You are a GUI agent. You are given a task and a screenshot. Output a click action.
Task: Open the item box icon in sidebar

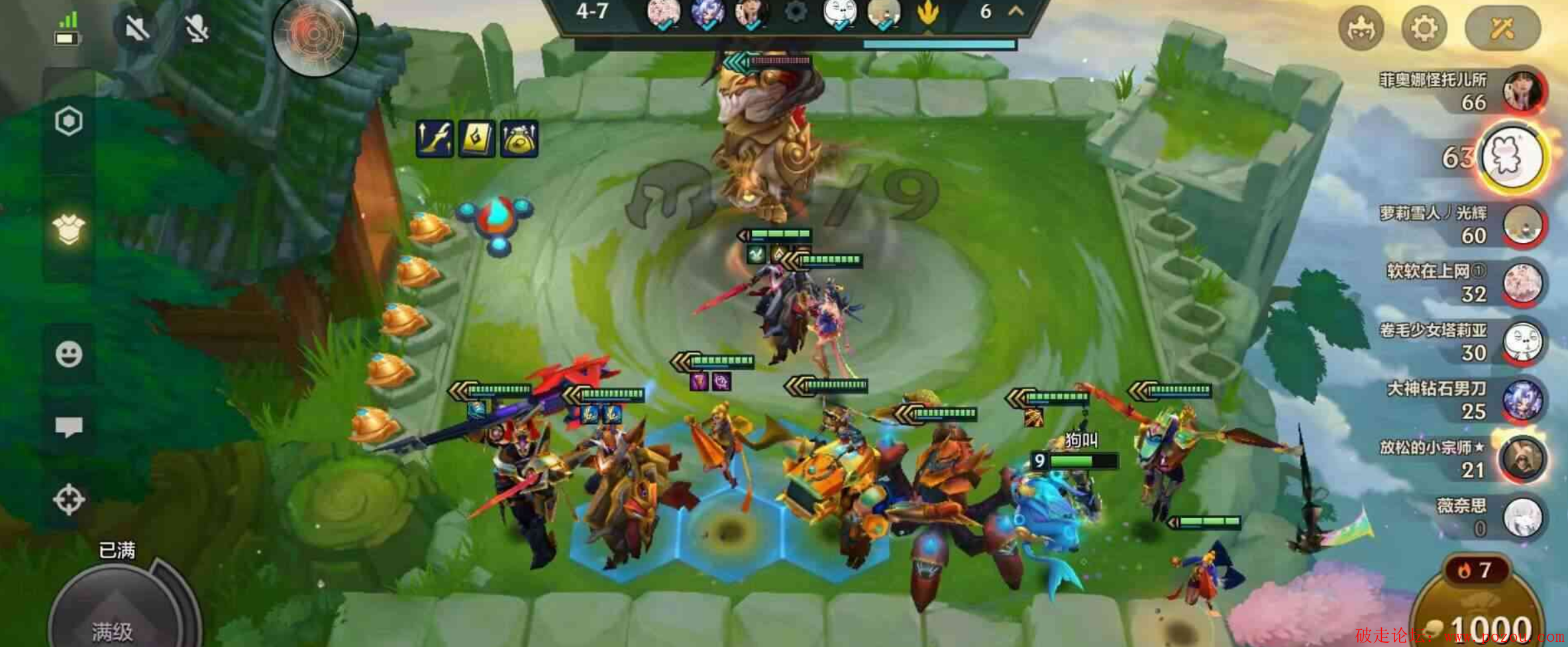click(x=69, y=229)
